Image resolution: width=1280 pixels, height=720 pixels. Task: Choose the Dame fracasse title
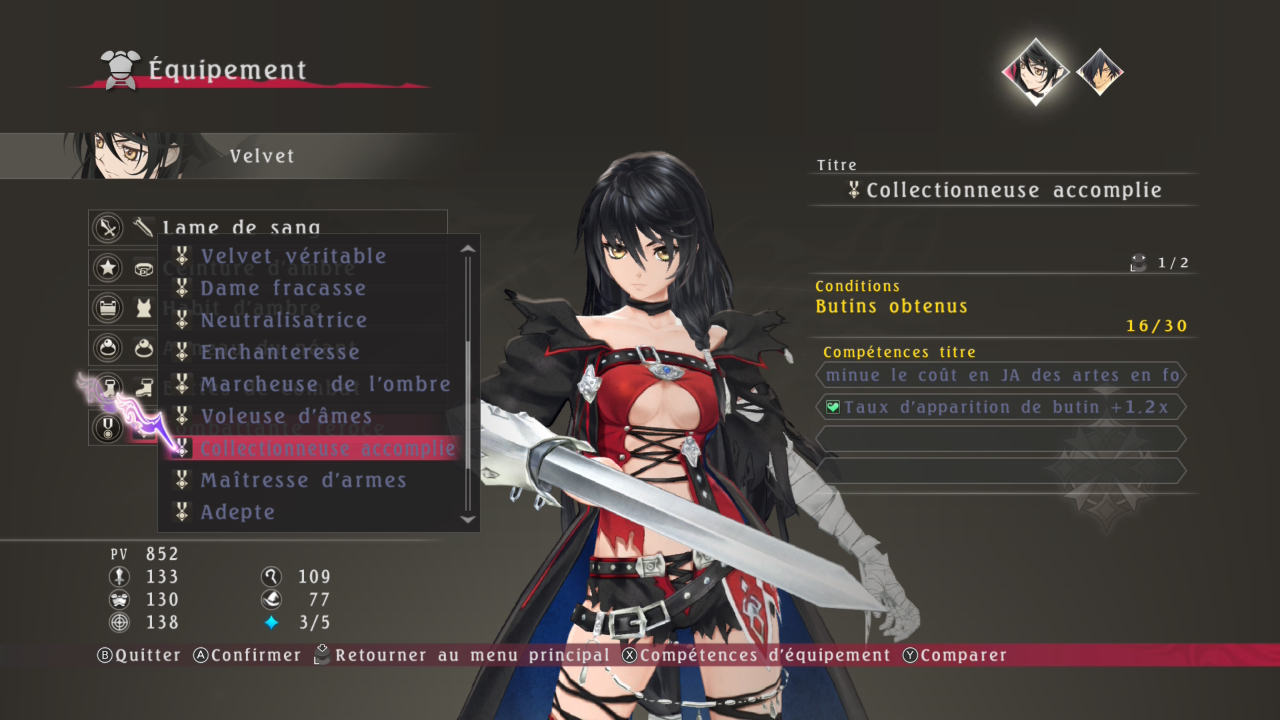pos(283,288)
